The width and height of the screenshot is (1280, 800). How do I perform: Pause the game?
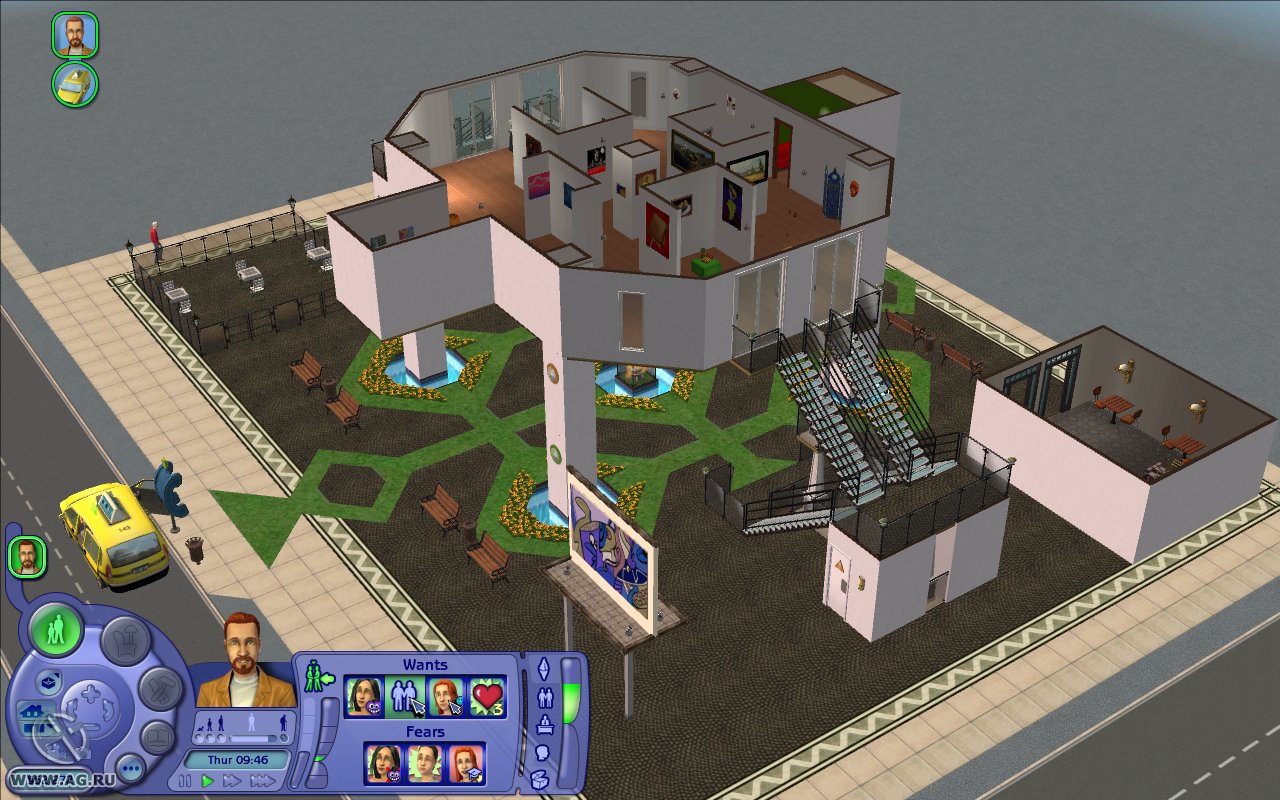(x=186, y=780)
